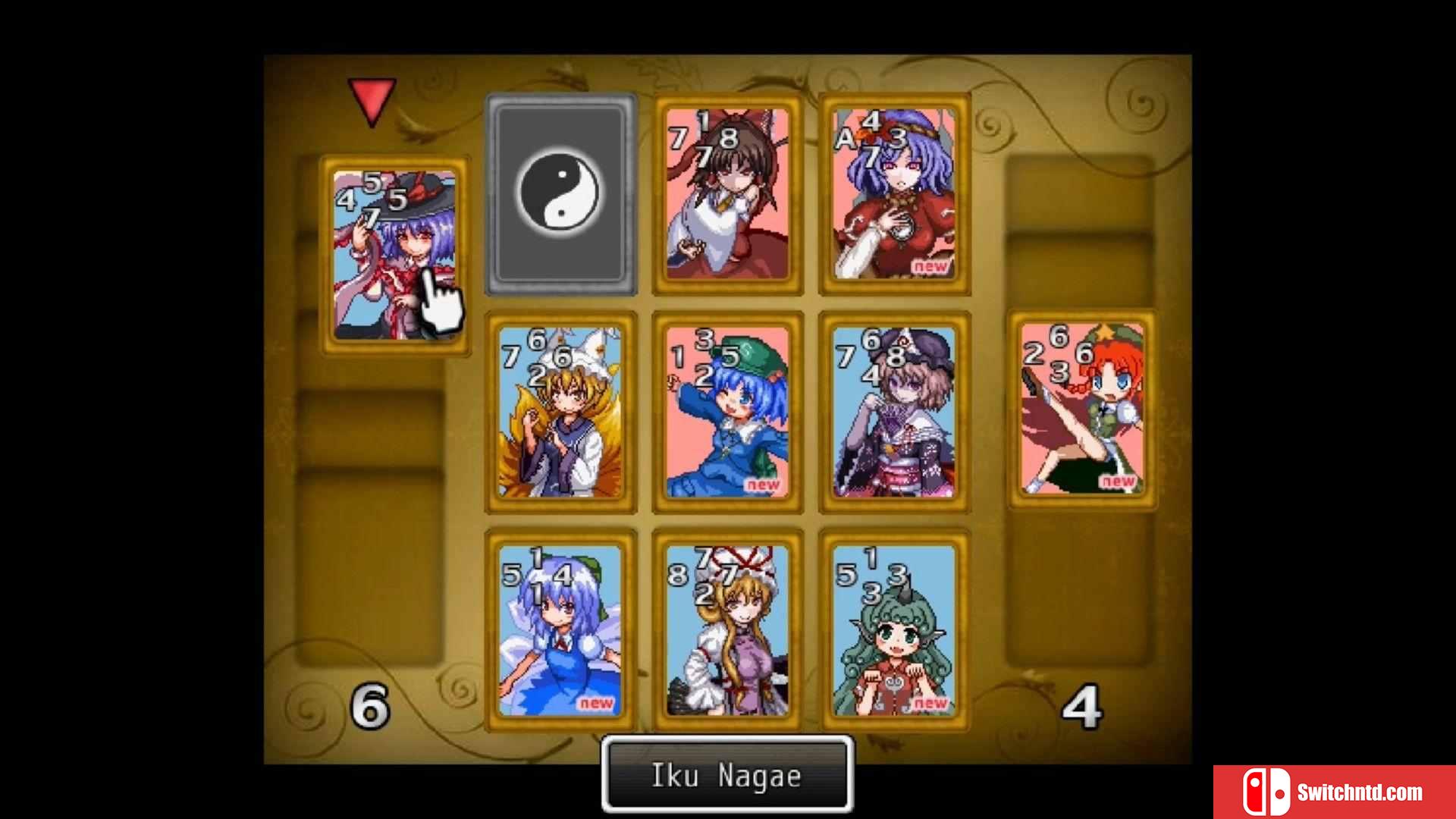The image size is (1456, 819).
Task: Choose the green-haired horned girl card
Action: [894, 631]
